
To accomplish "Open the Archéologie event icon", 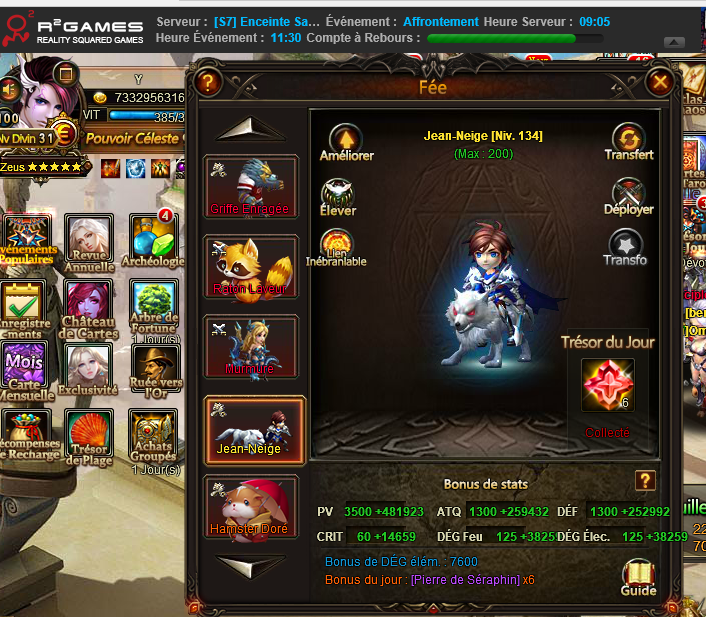I will pos(153,237).
